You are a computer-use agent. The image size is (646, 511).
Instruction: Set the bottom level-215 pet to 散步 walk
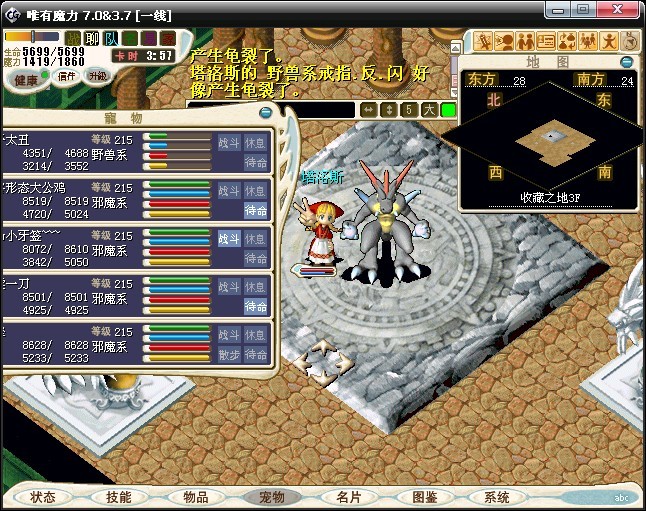[229, 355]
